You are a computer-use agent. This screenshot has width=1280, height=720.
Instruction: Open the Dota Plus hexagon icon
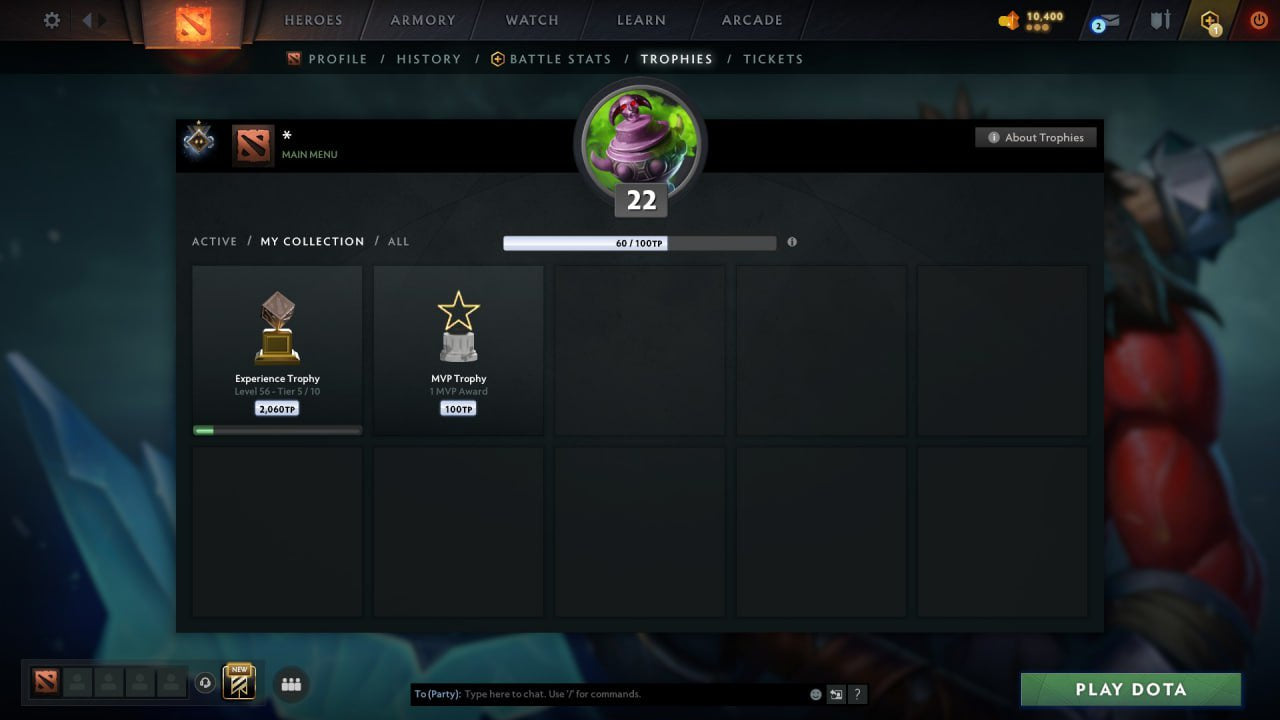pos(1208,20)
